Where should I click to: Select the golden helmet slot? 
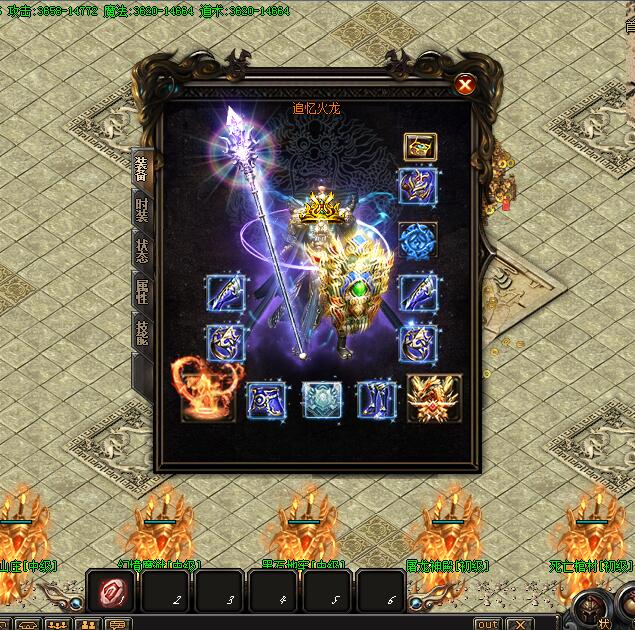pyautogui.click(x=420, y=147)
